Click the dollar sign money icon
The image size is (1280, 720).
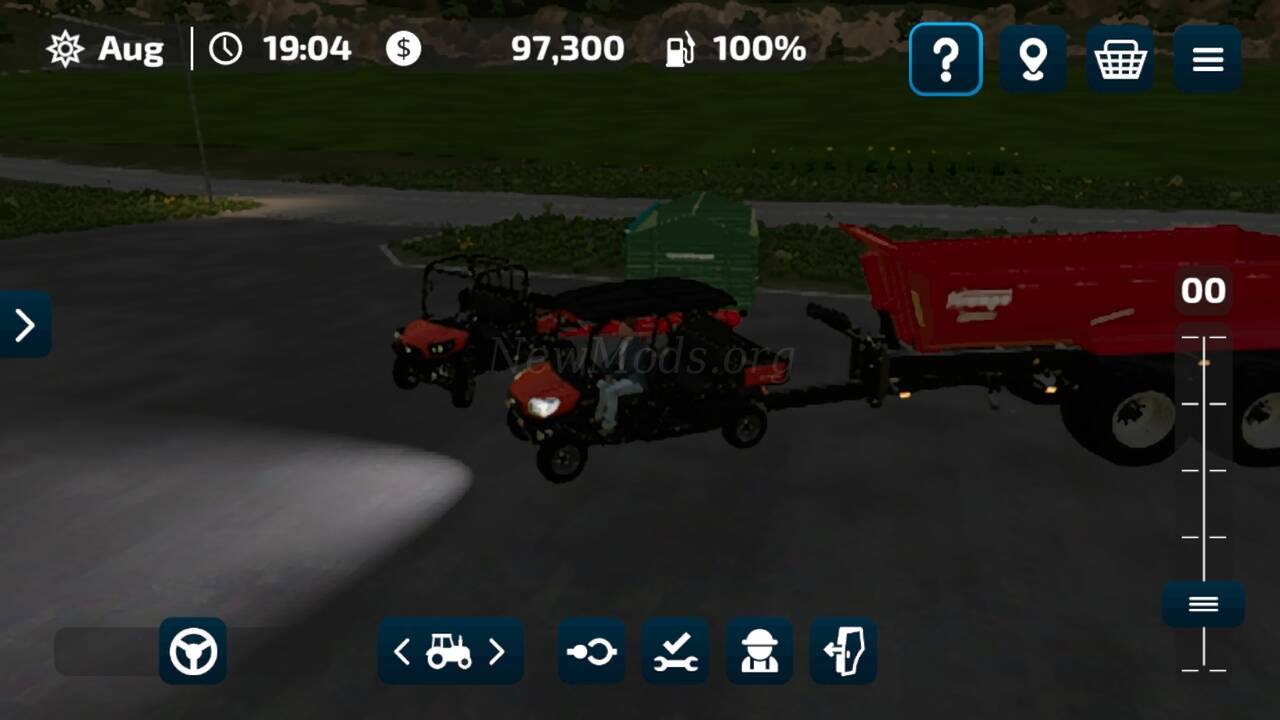(404, 49)
